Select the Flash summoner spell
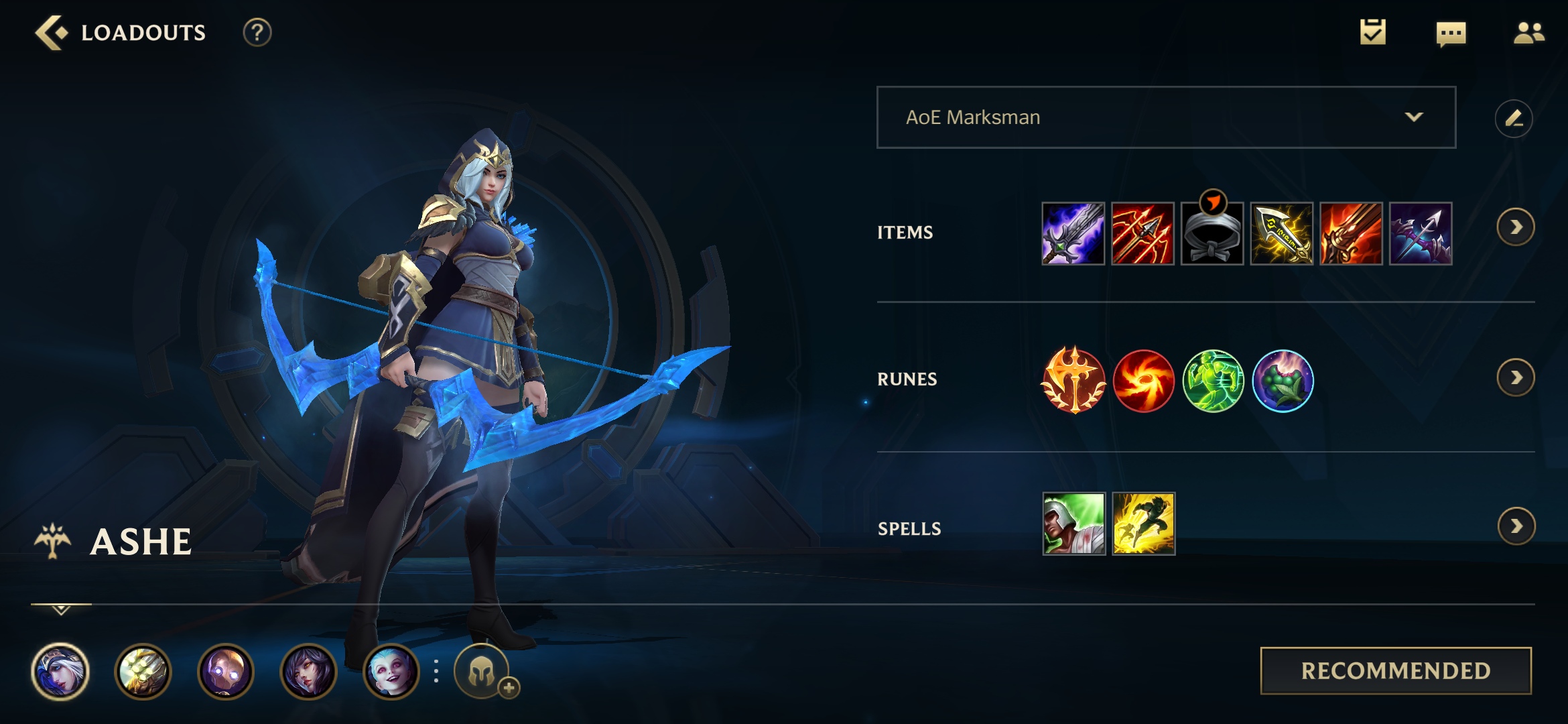1568x724 pixels. [1143, 524]
